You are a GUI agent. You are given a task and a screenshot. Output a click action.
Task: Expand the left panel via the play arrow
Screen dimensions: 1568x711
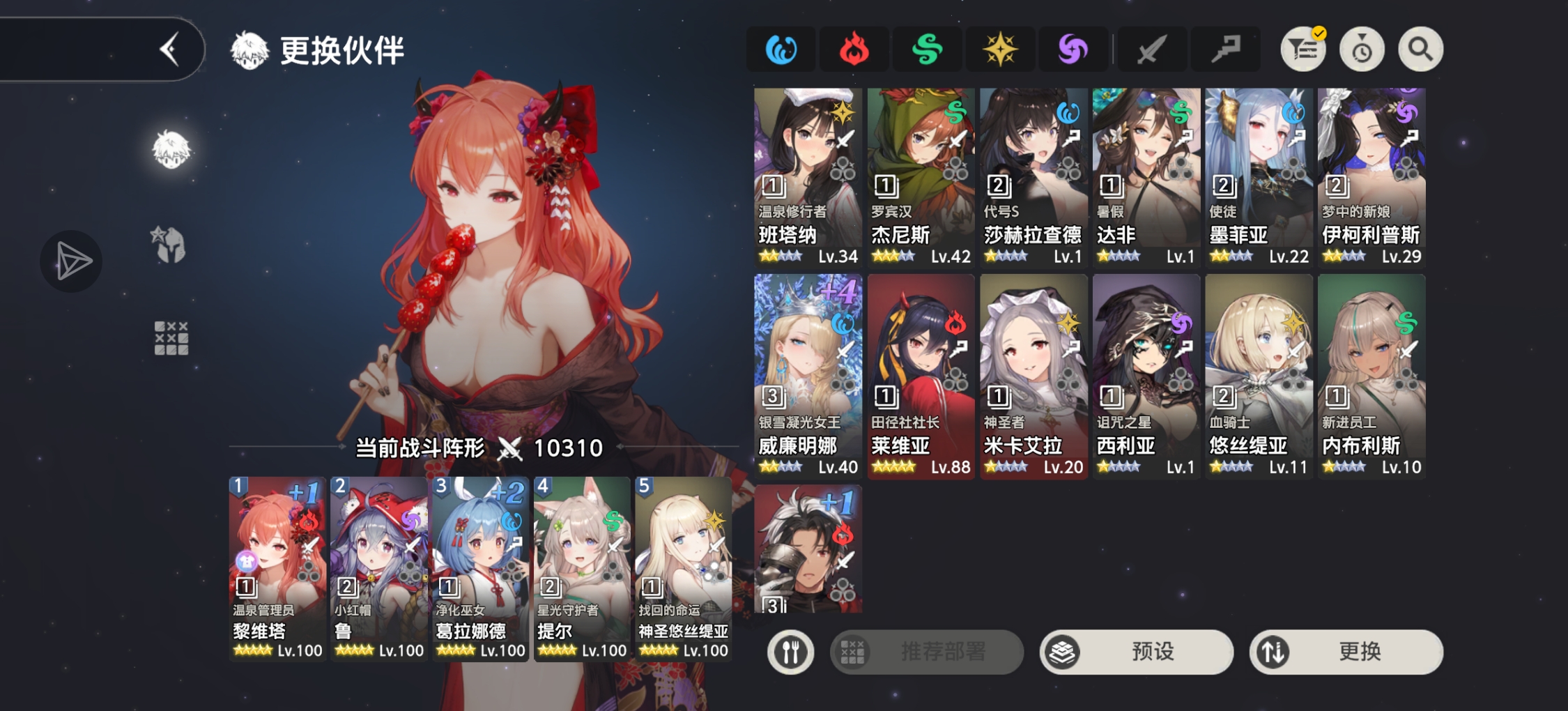click(71, 261)
